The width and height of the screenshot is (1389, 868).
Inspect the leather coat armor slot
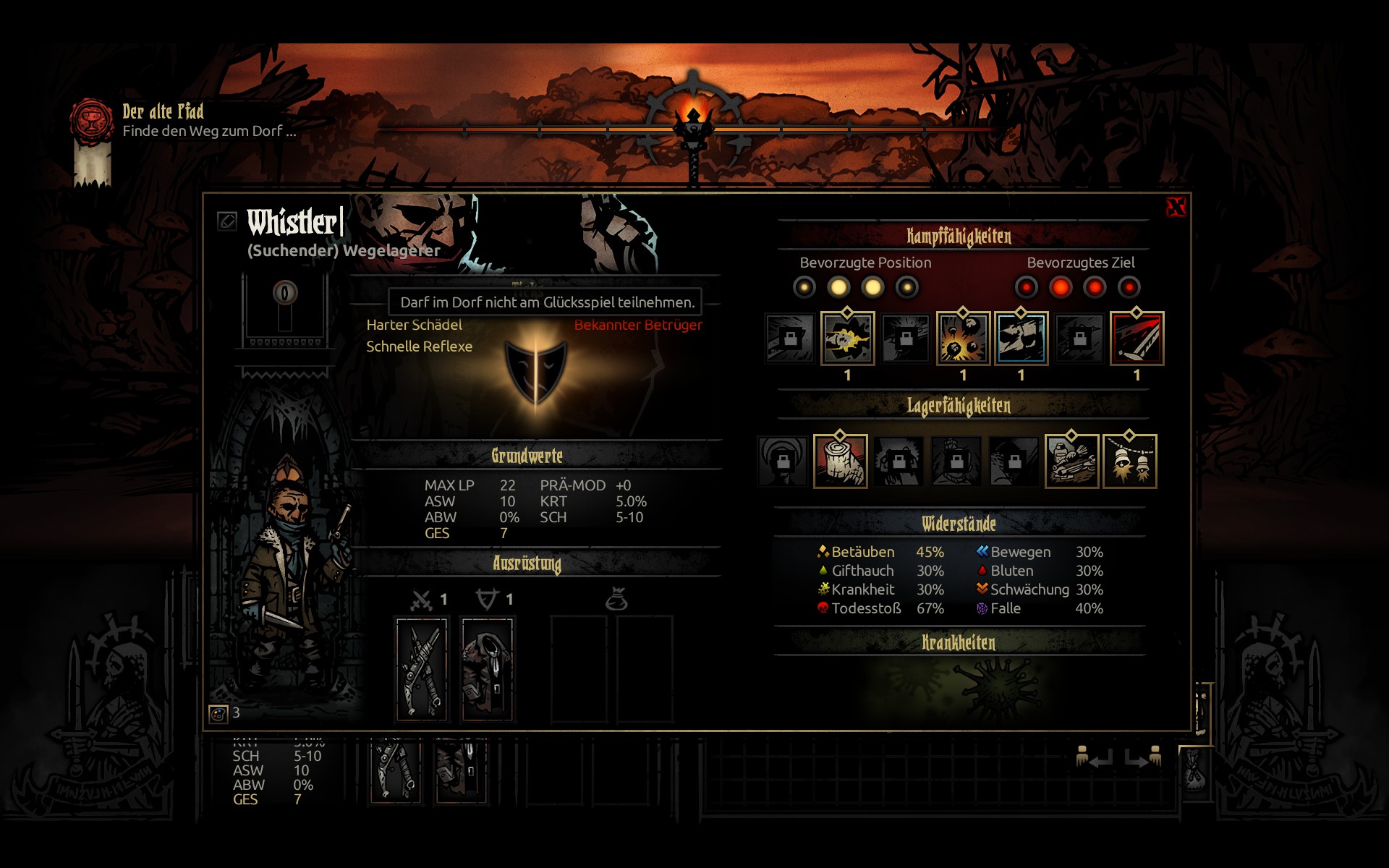point(488,669)
